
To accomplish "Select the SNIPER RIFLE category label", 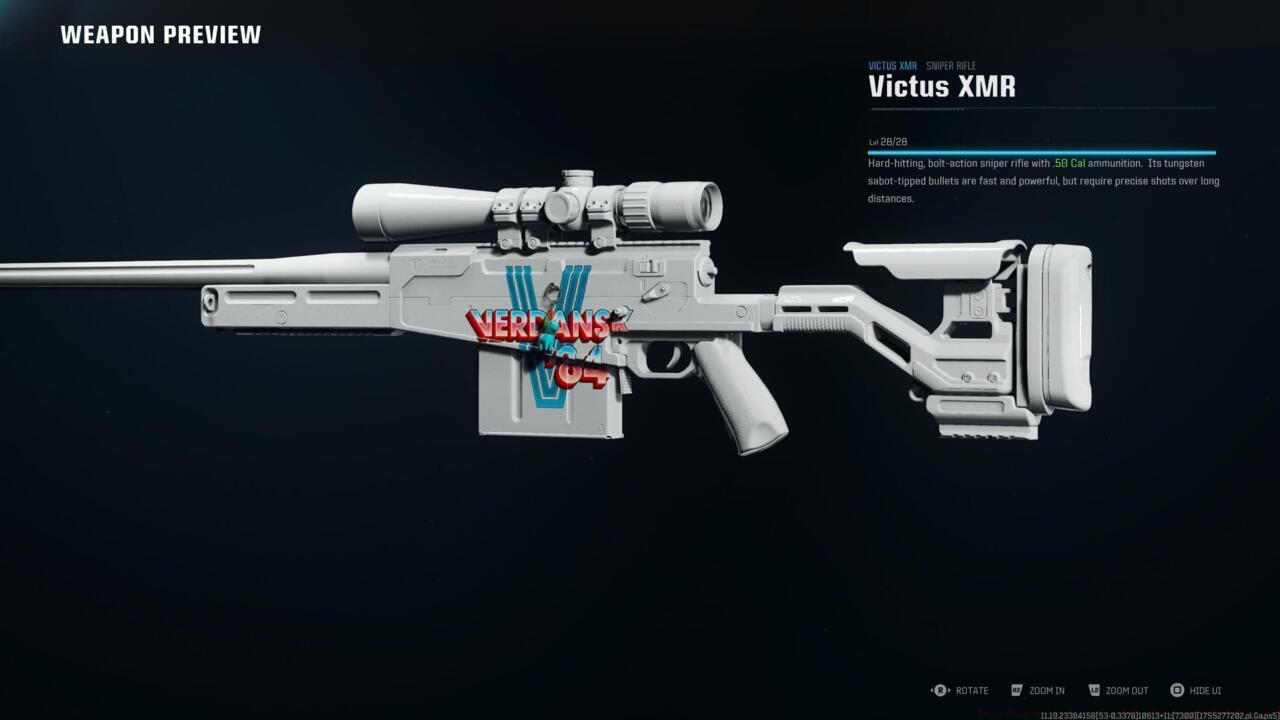I will point(950,65).
